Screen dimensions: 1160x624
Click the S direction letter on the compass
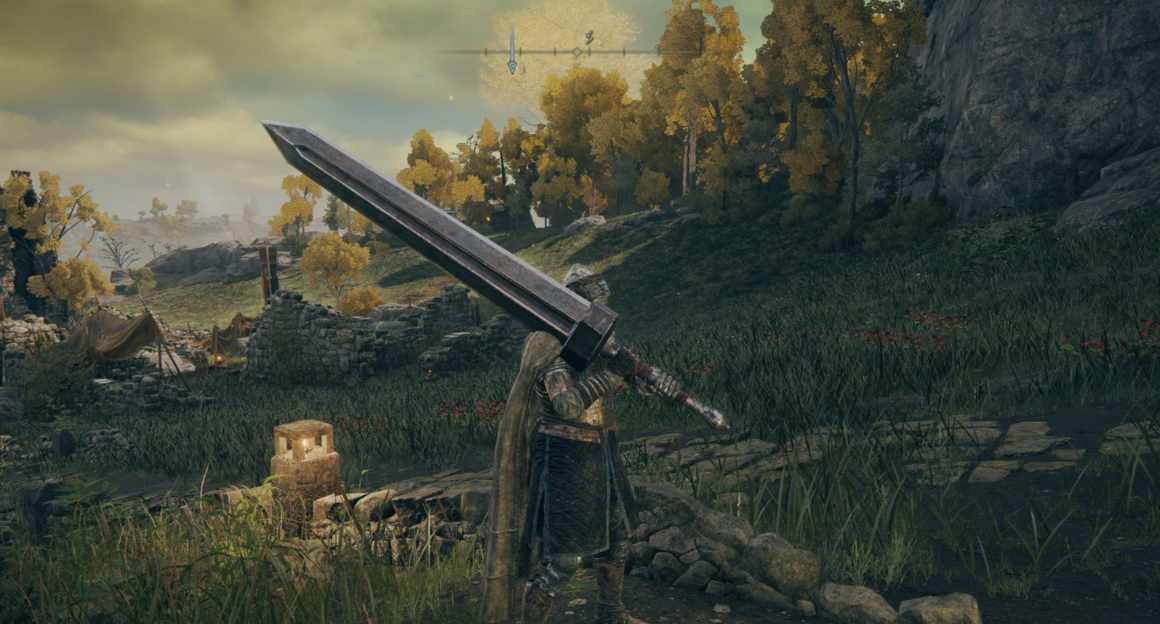click(x=590, y=38)
